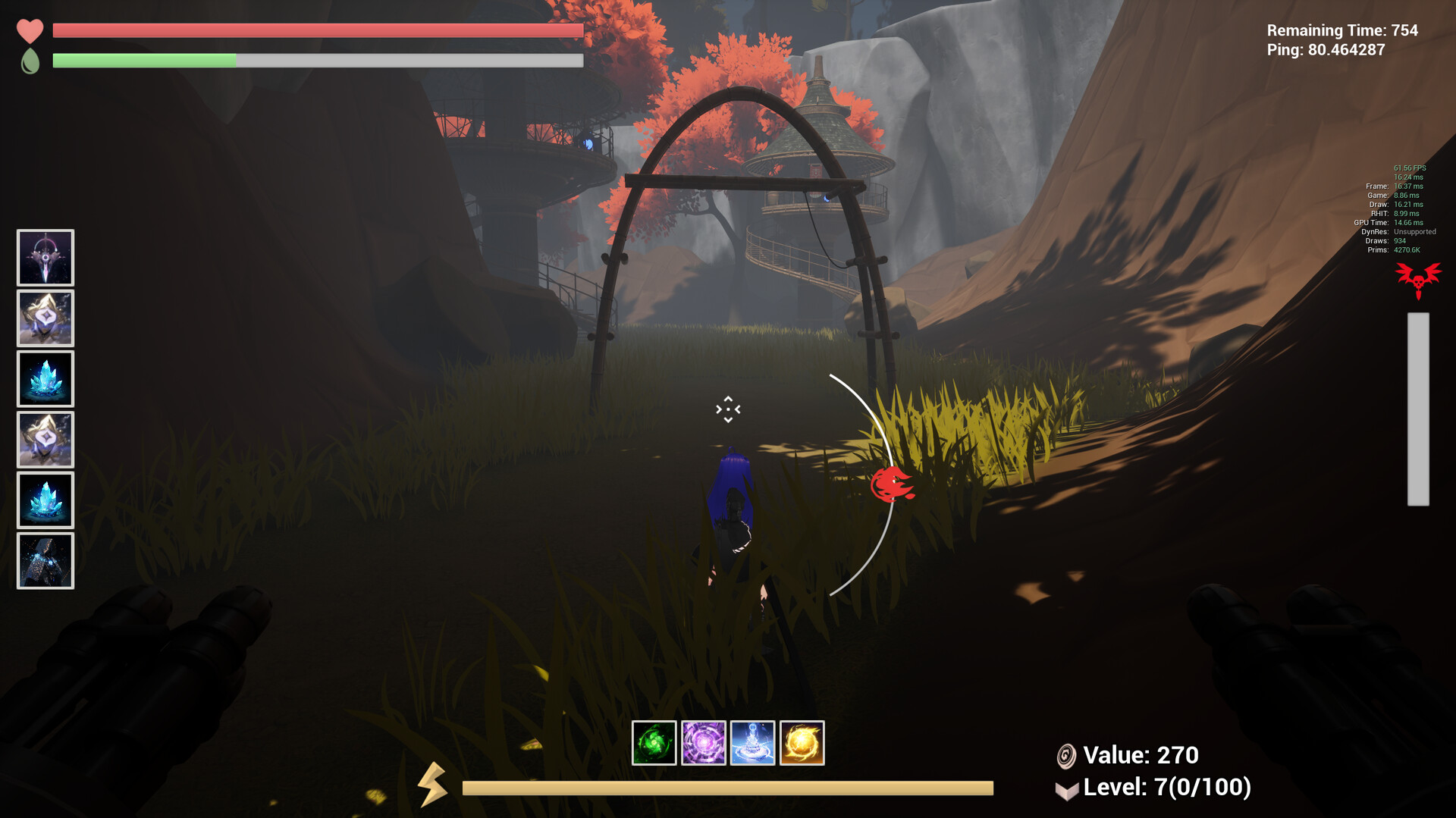The height and width of the screenshot is (818, 1456).
Task: Activate the purple spiral spell icon
Action: coord(704,744)
